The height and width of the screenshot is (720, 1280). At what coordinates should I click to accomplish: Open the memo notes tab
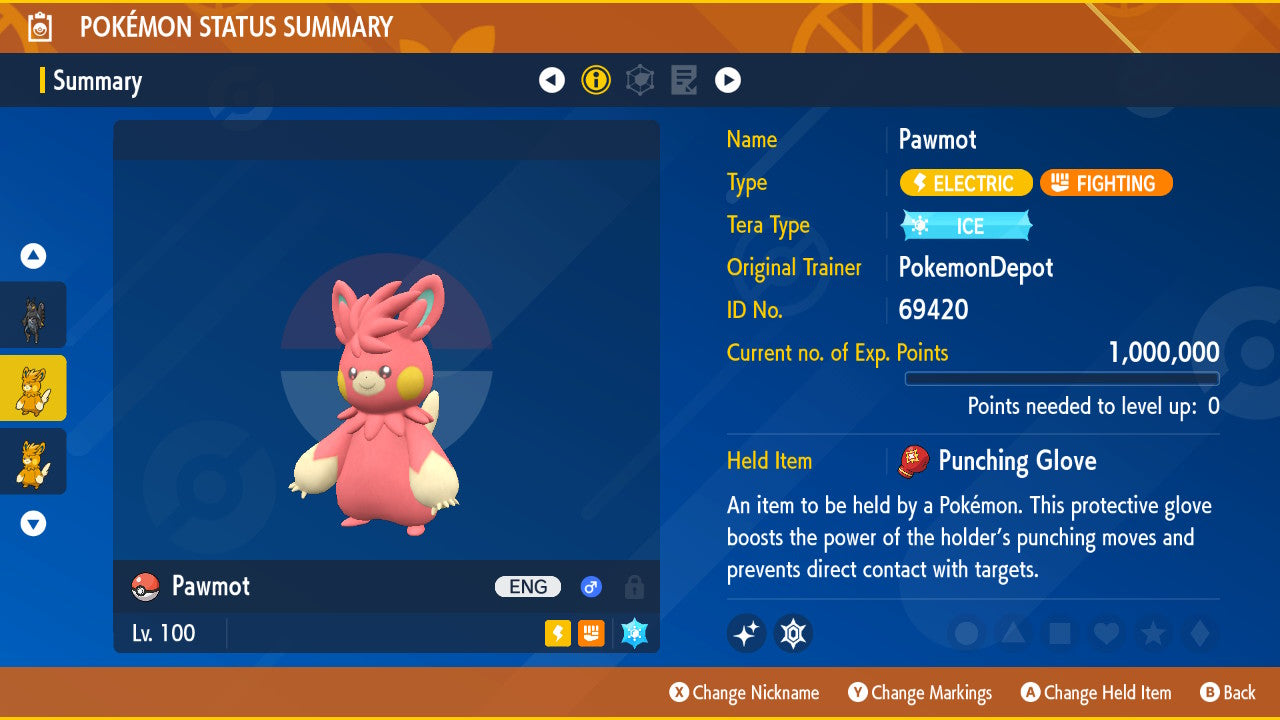(684, 80)
